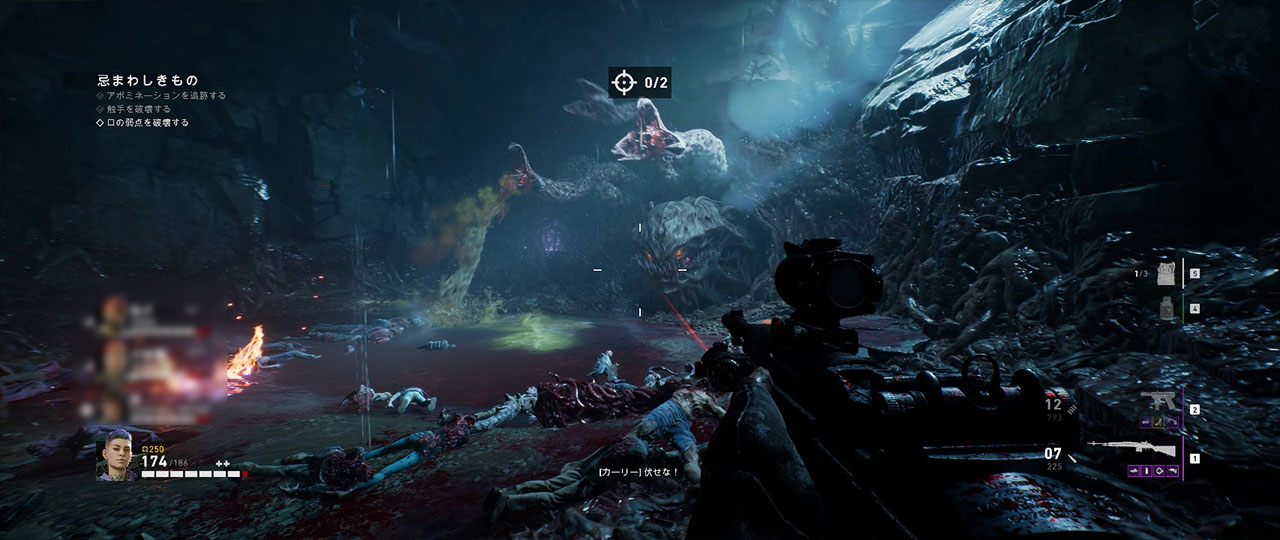Open the 忌まわしきもの objective tracker

pos(148,79)
